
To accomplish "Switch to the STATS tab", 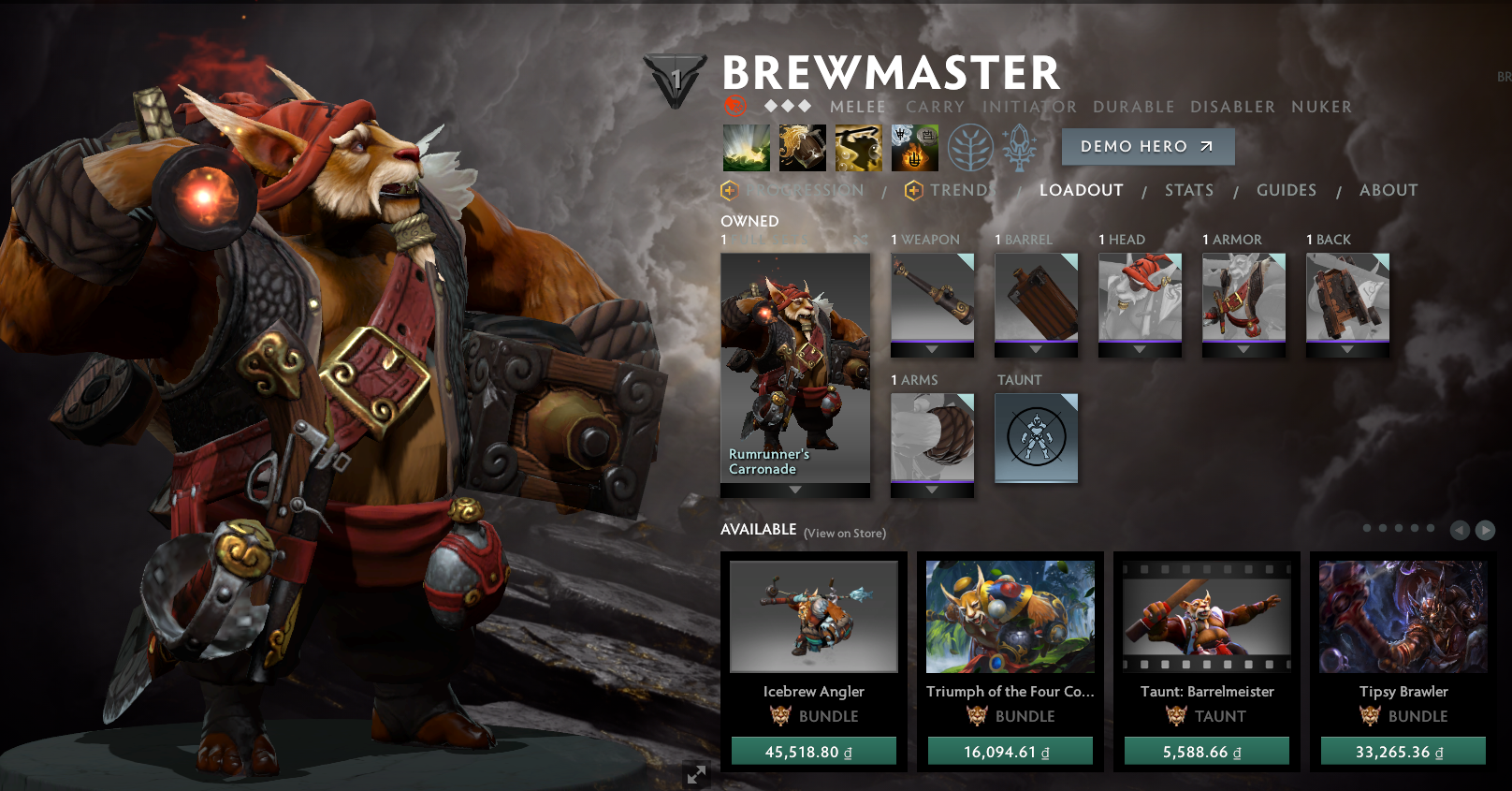I will pyautogui.click(x=1189, y=190).
